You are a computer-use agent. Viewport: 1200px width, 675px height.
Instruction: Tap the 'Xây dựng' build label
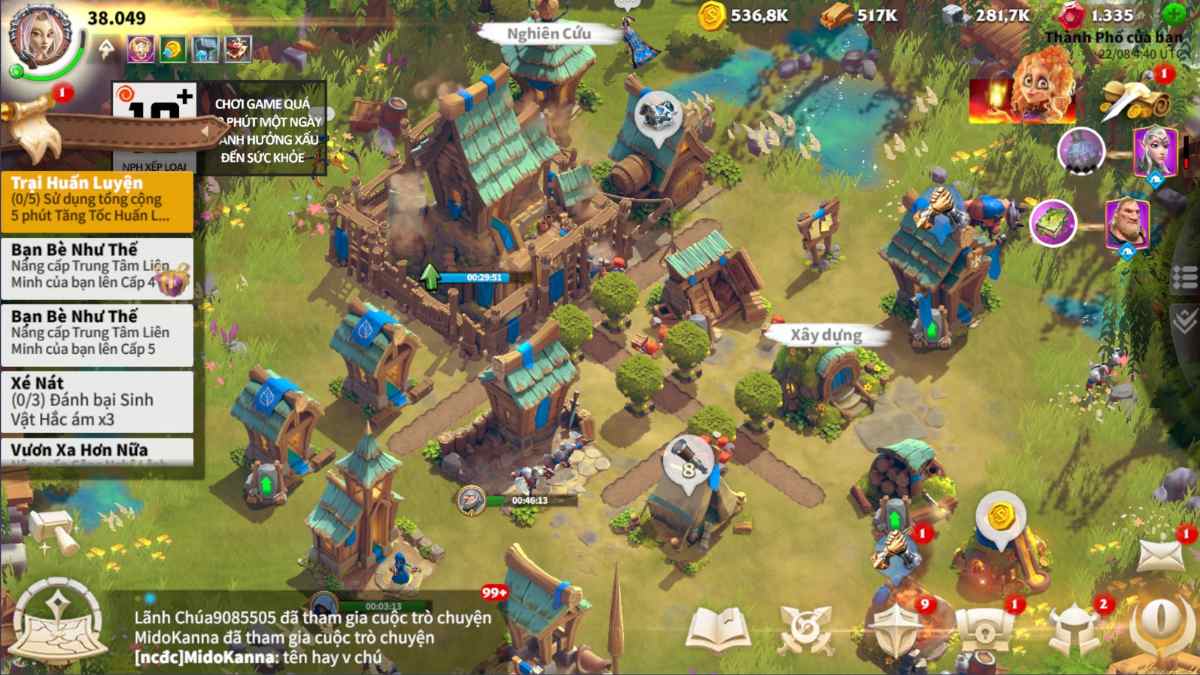coord(826,335)
